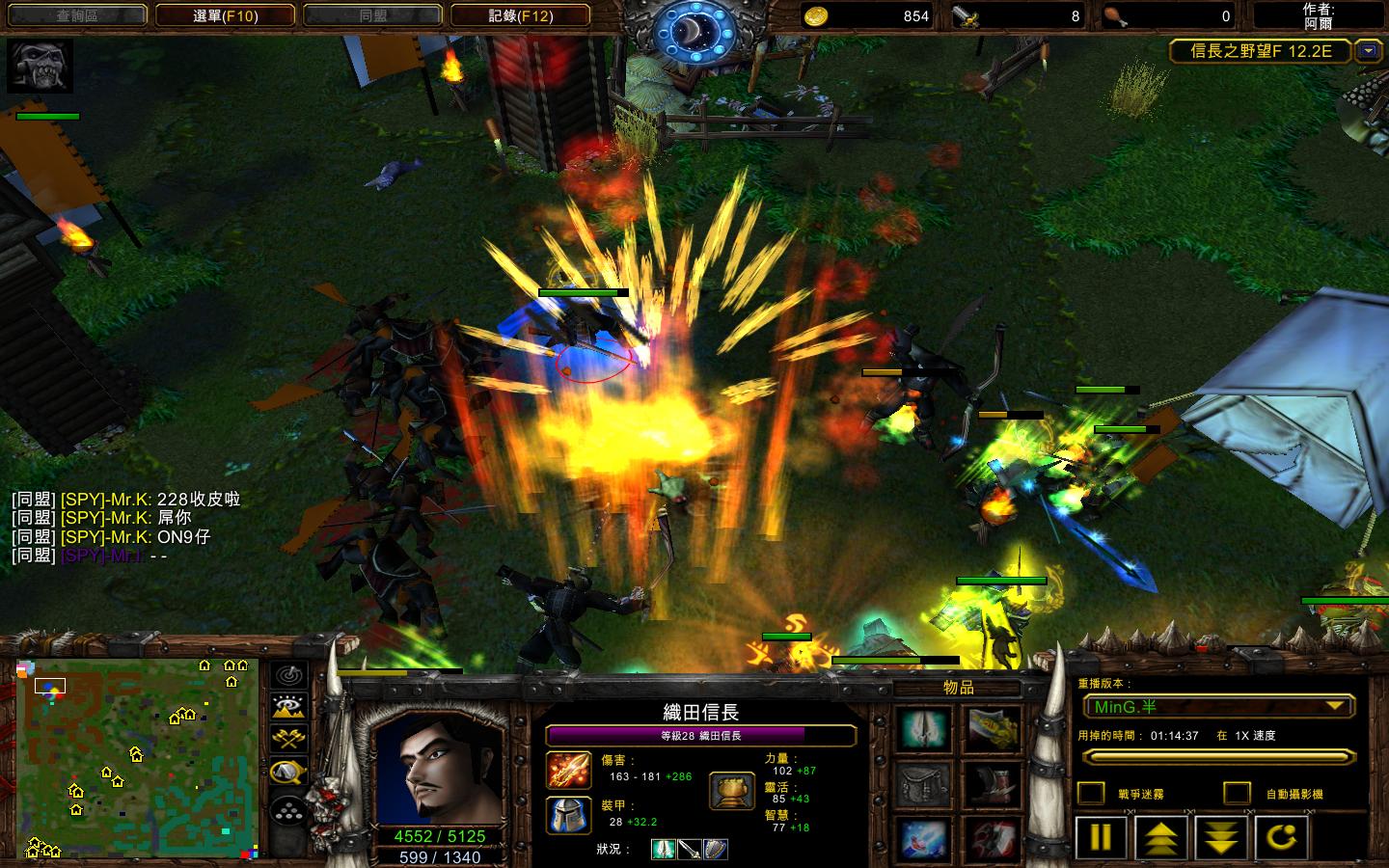This screenshot has width=1389, height=868.
Task: Select the grey pouch item slot
Action: click(x=925, y=785)
